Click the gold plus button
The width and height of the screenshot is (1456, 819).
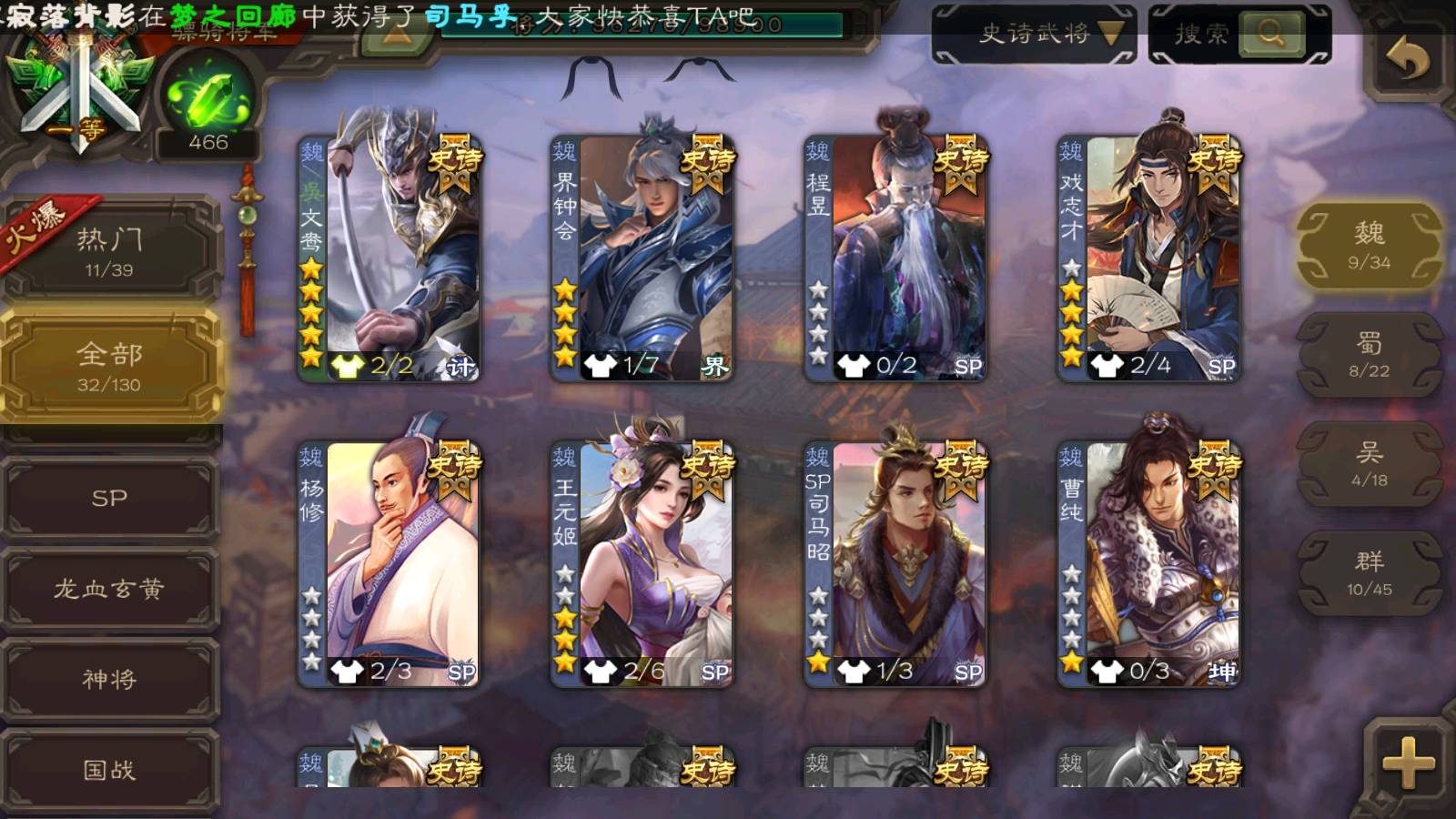coord(1407,763)
